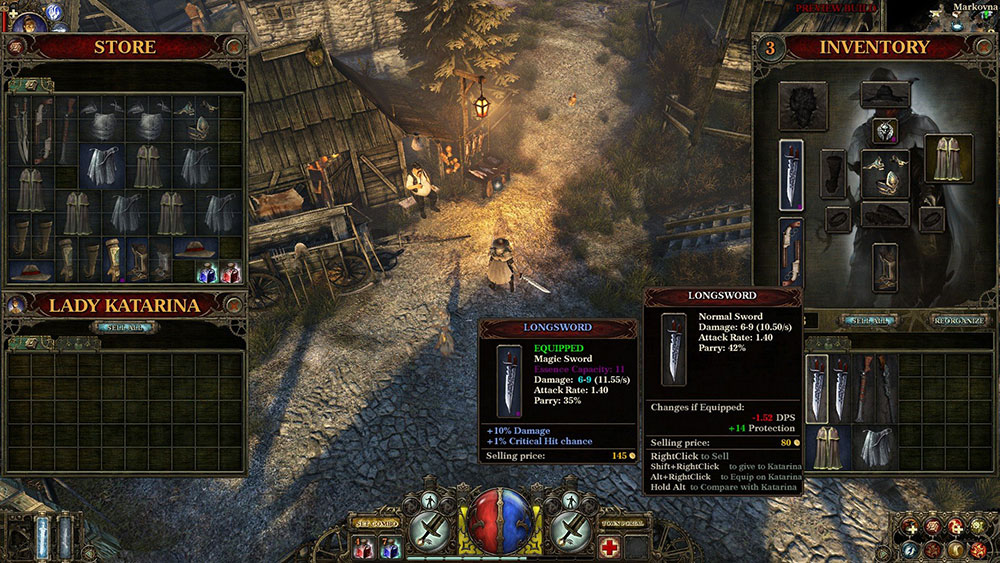Select the equipped hat slot
This screenshot has width=1000, height=563.
tap(885, 95)
